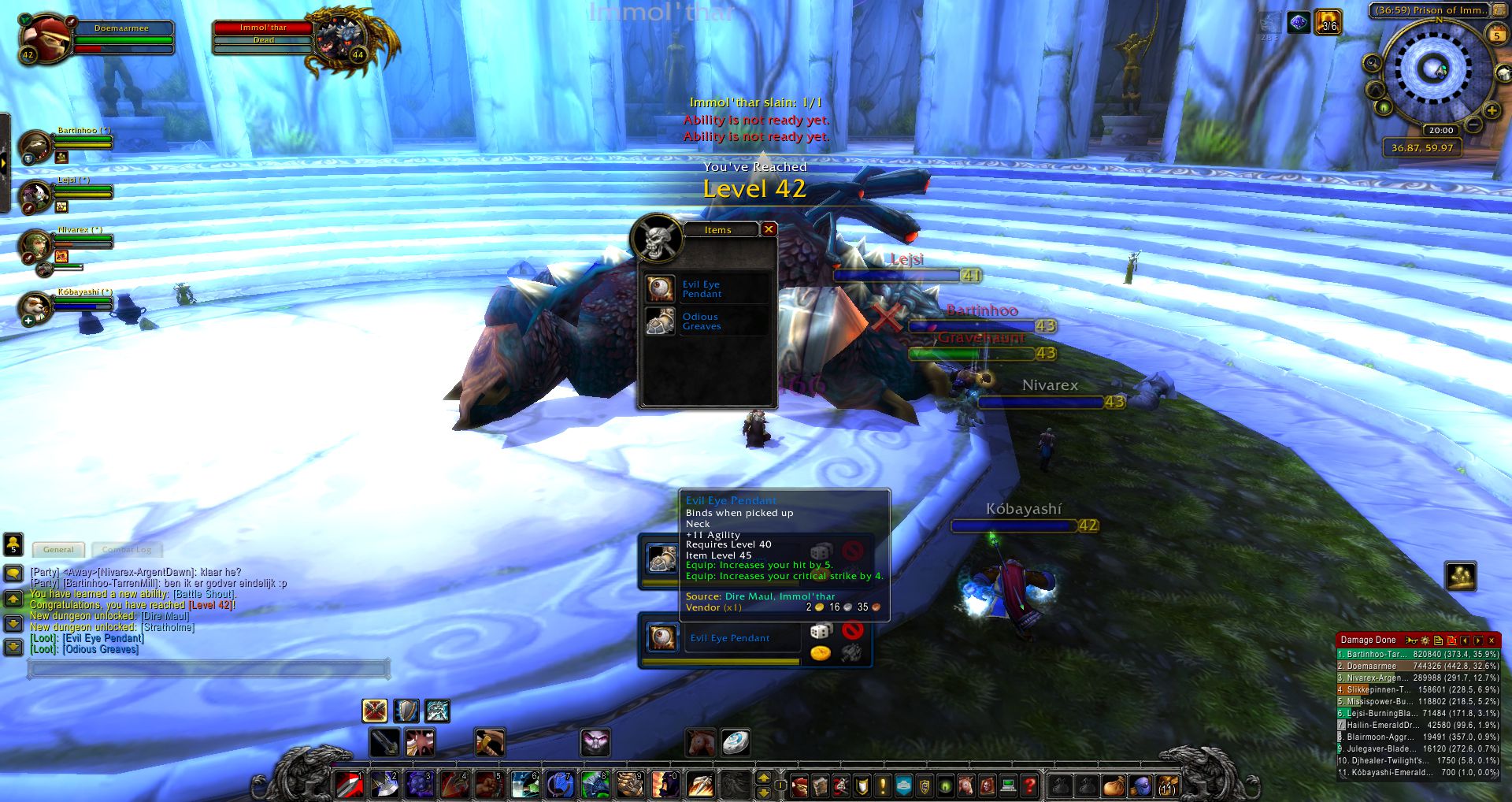Open the yellow exclamation quest log button
1512x802 pixels.
tap(882, 785)
